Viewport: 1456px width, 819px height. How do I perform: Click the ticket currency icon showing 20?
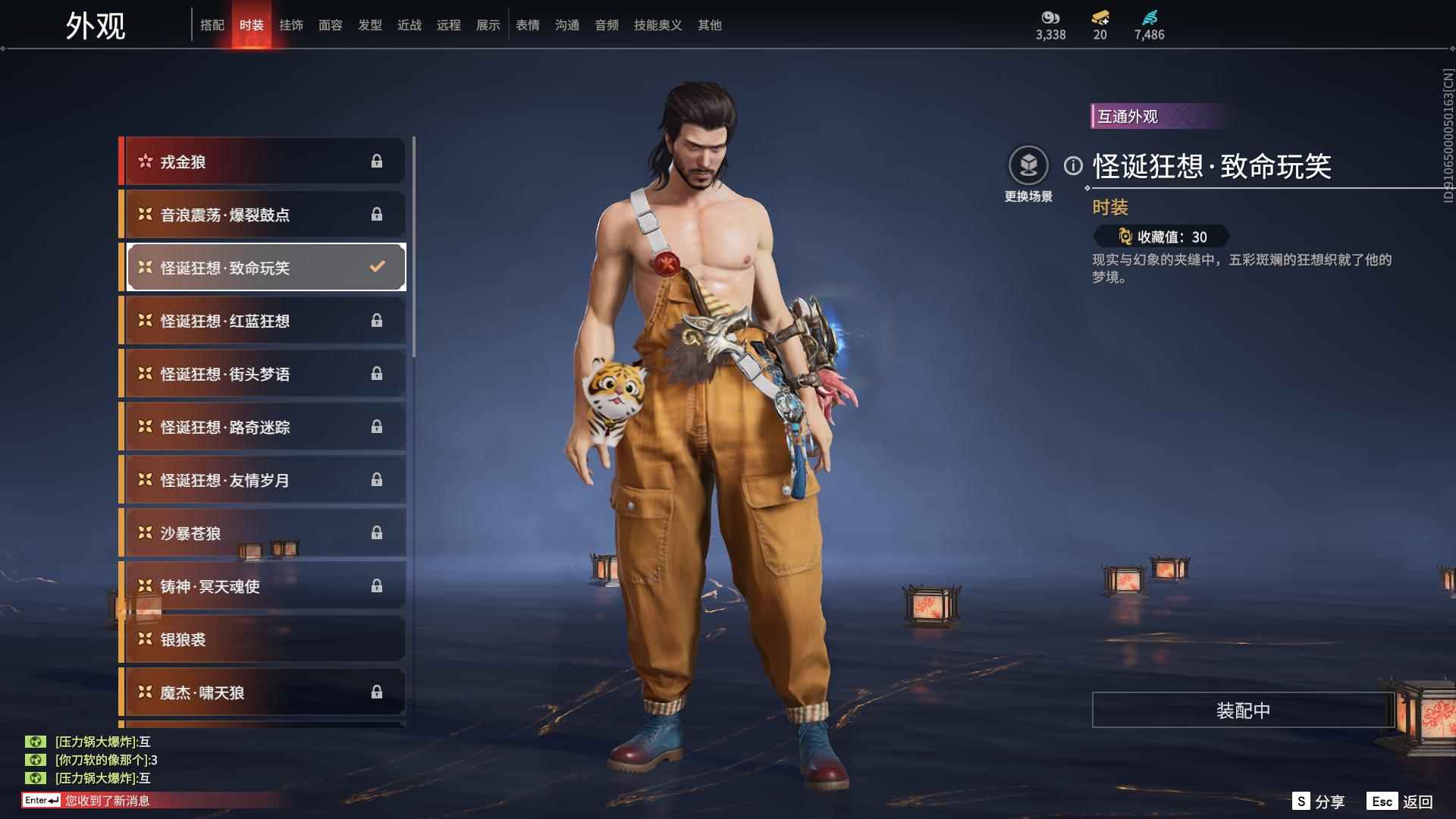(x=1101, y=18)
